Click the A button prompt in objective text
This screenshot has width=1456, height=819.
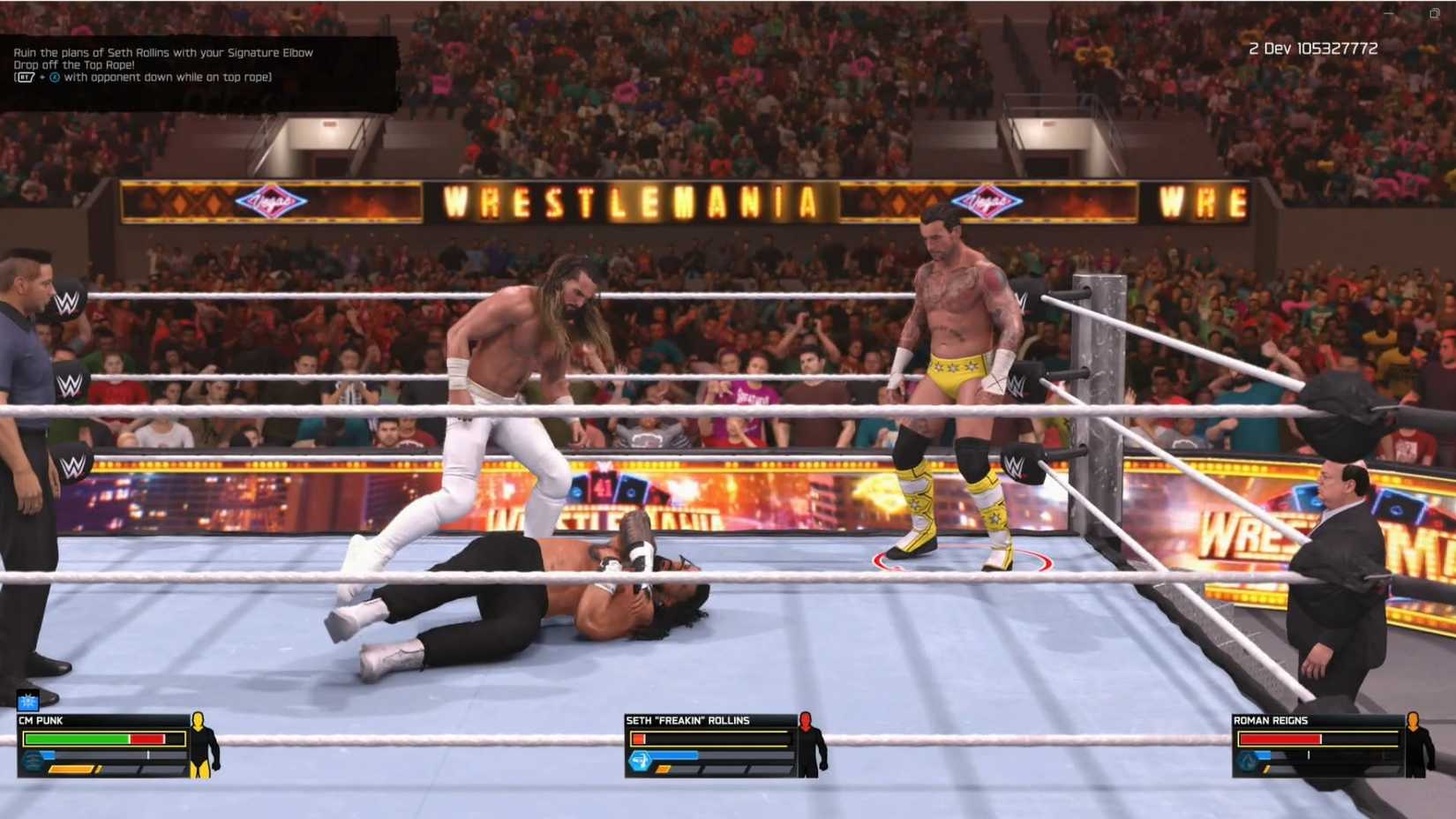55,77
